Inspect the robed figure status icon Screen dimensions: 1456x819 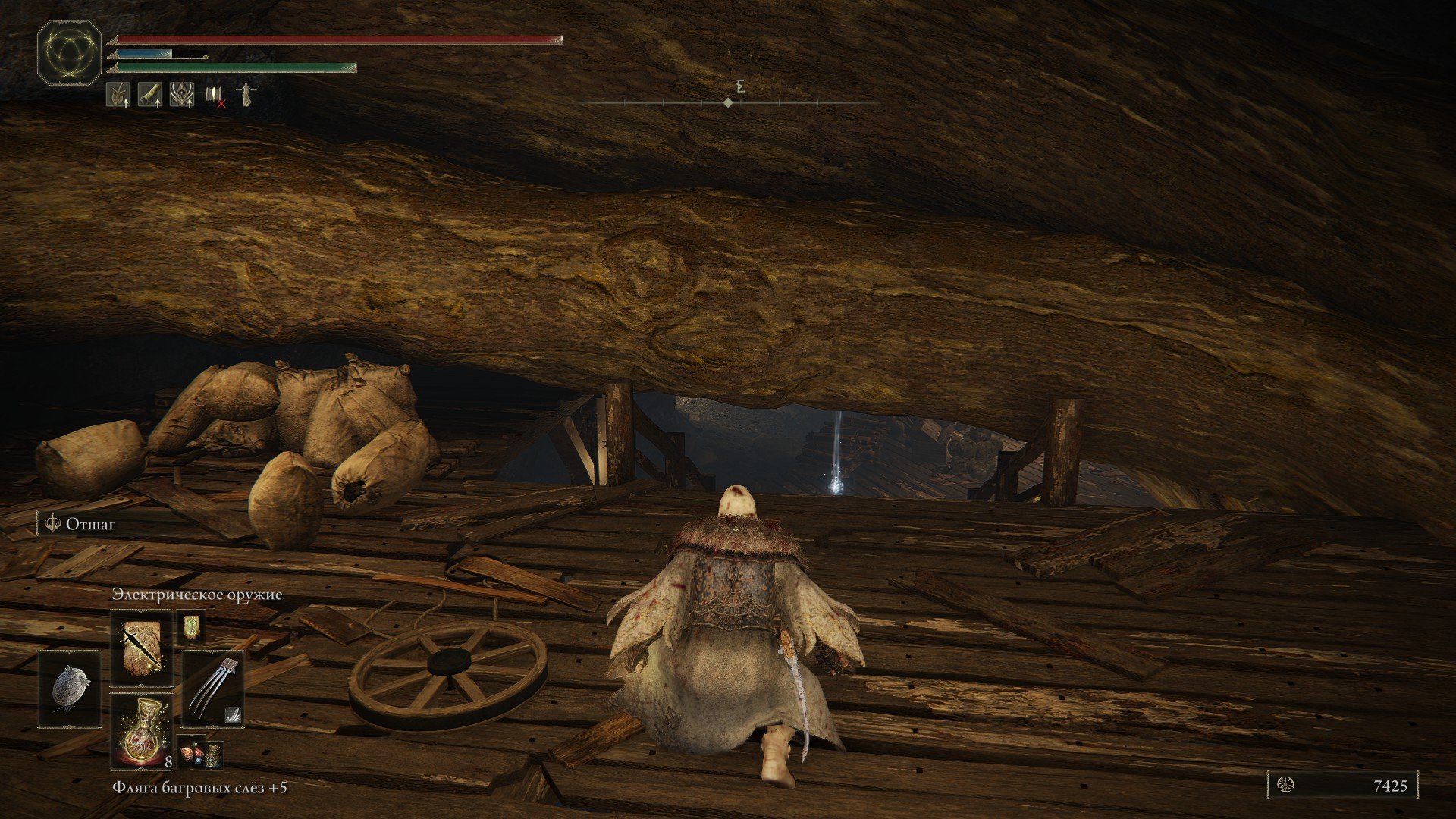246,95
